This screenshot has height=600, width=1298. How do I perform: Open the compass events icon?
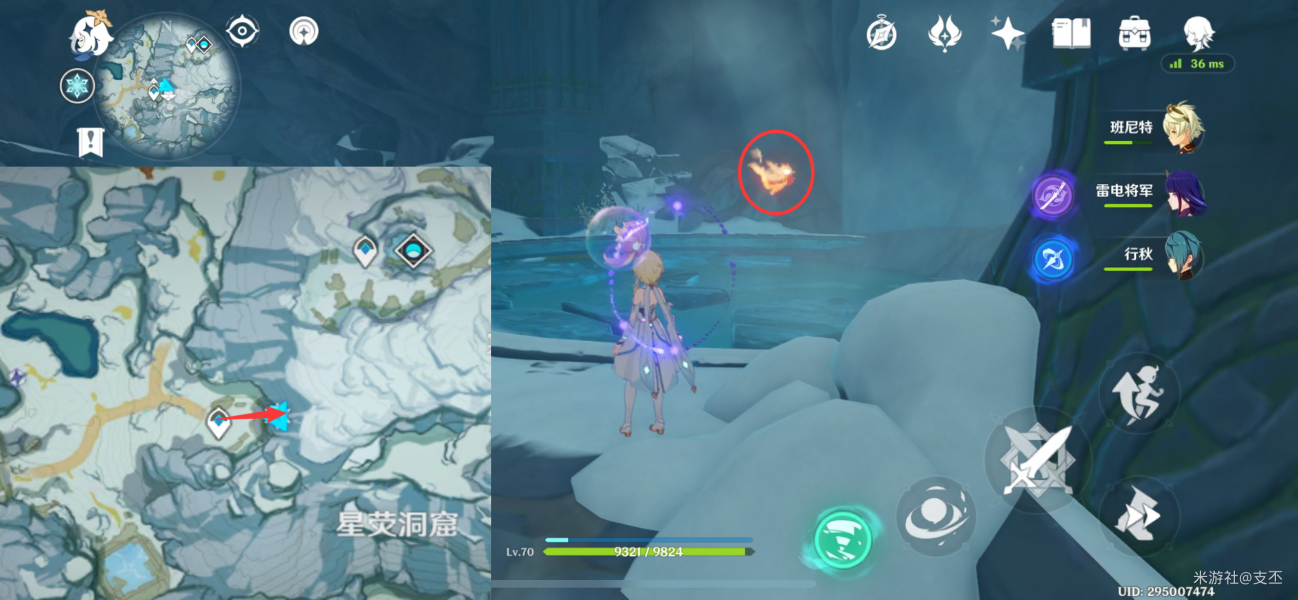point(881,34)
